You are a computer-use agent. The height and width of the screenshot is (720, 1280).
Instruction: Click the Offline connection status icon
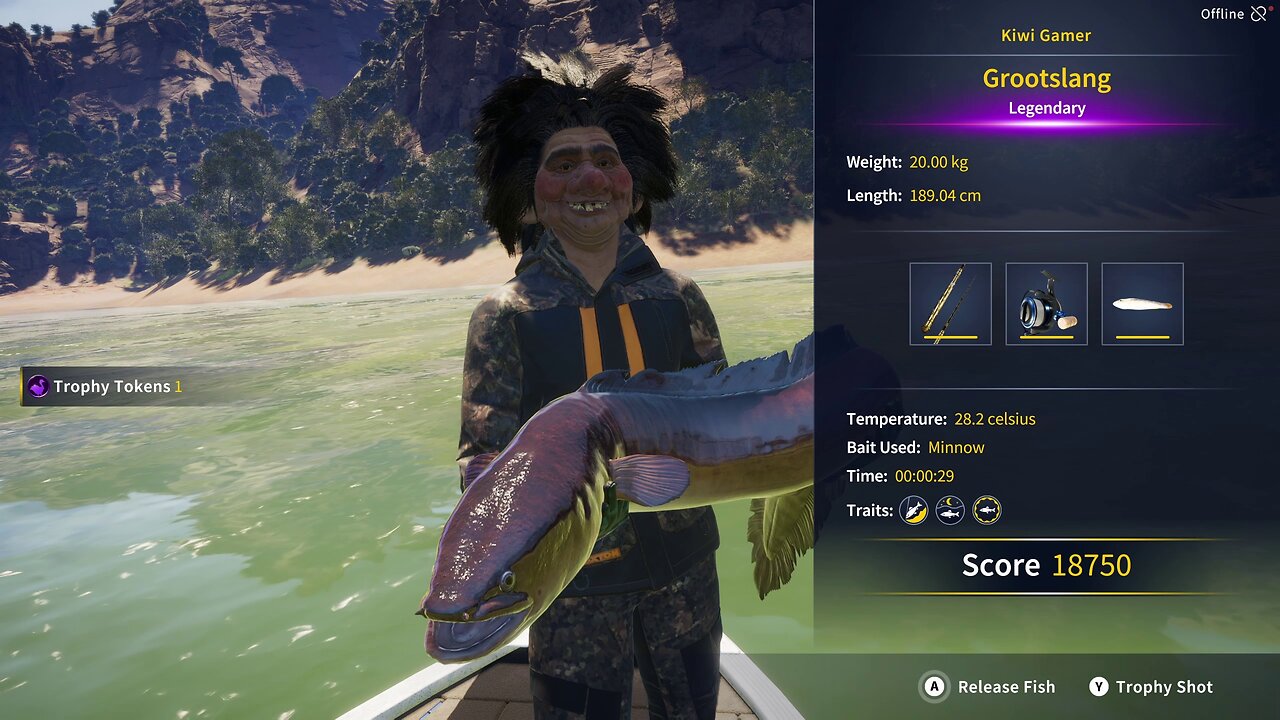point(1258,14)
